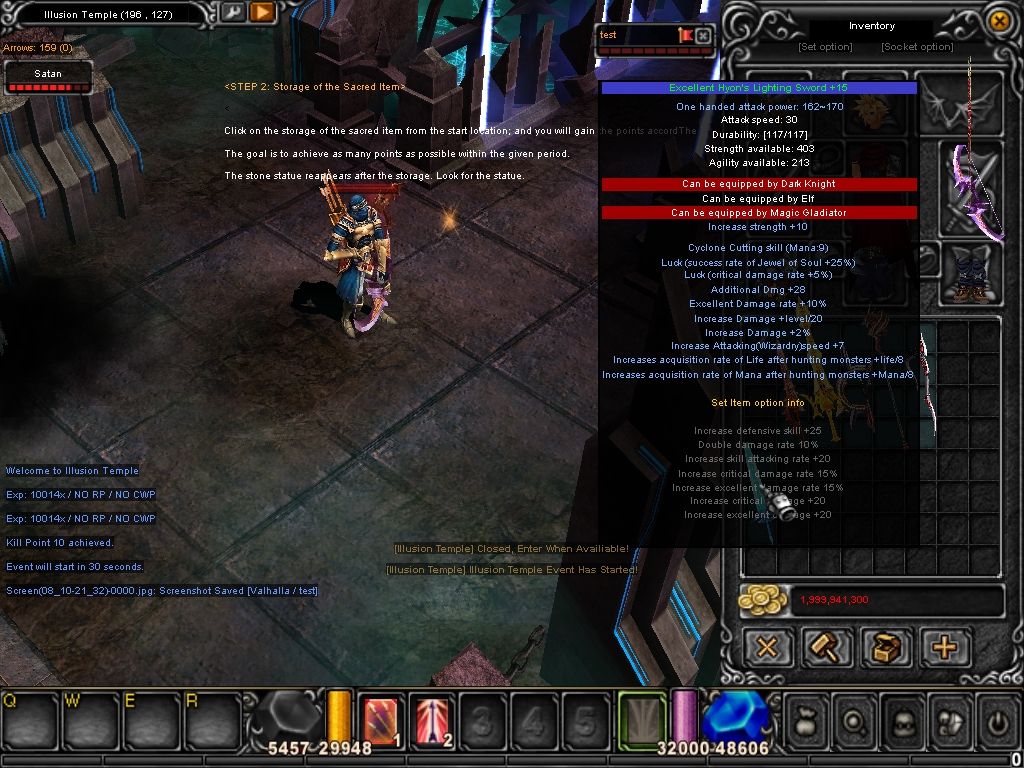Select the equipped purple bow slot

tap(974, 191)
